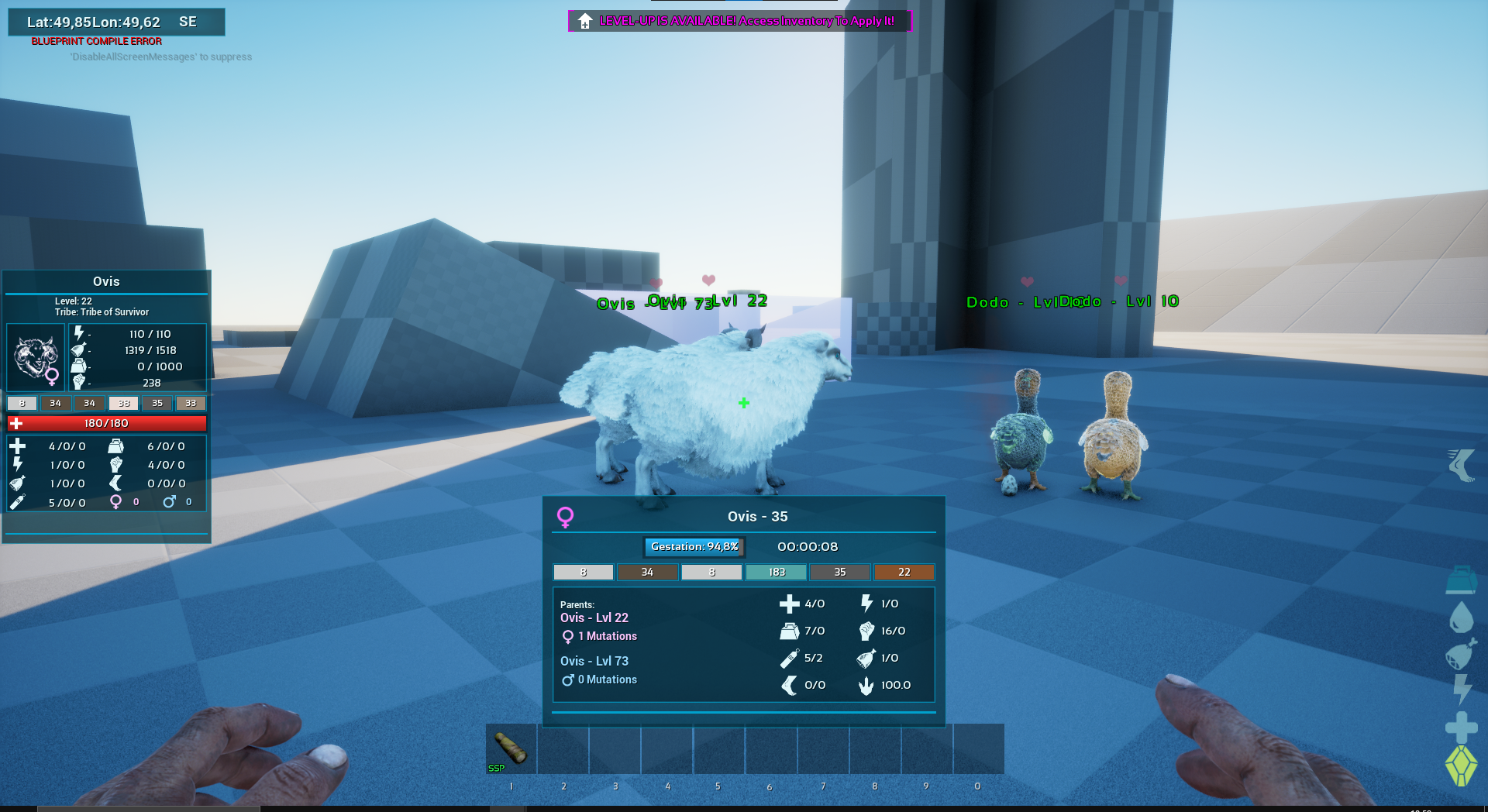Select parent Ovis Lvl 22 entry
The width and height of the screenshot is (1488, 812).
[x=594, y=618]
